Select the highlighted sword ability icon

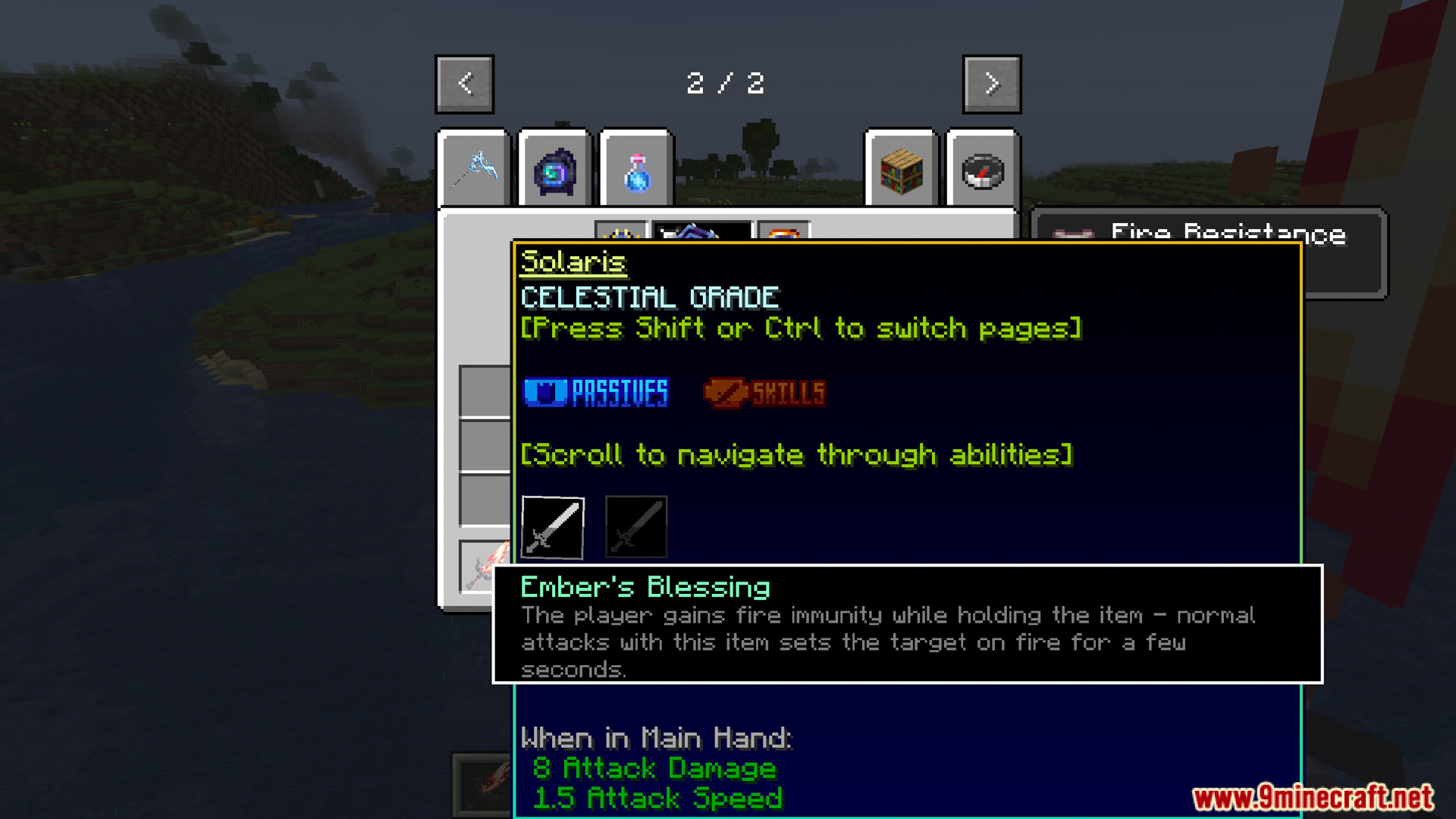pos(552,526)
